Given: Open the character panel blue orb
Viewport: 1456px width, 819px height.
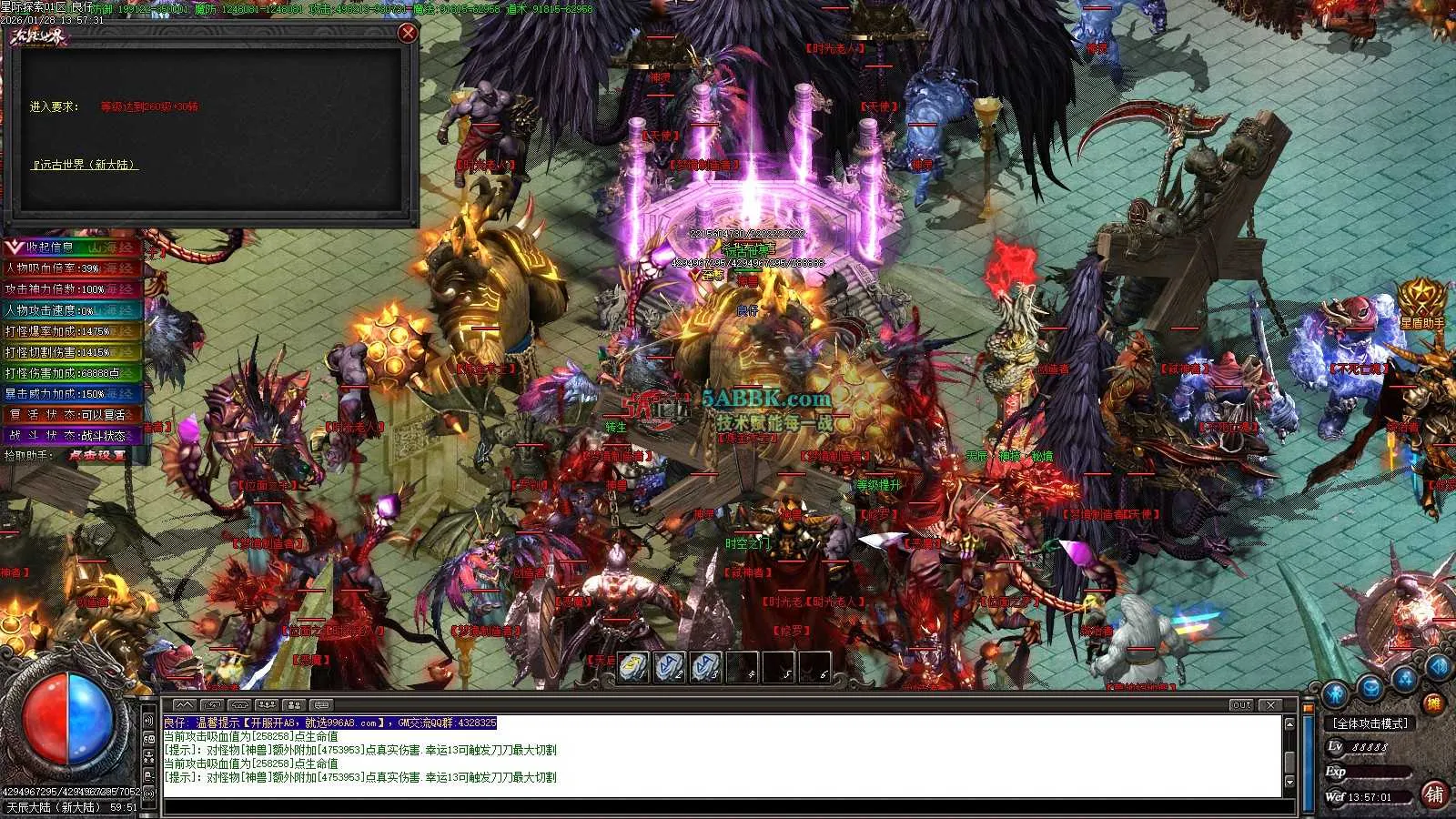Looking at the screenshot, I should click(1335, 694).
